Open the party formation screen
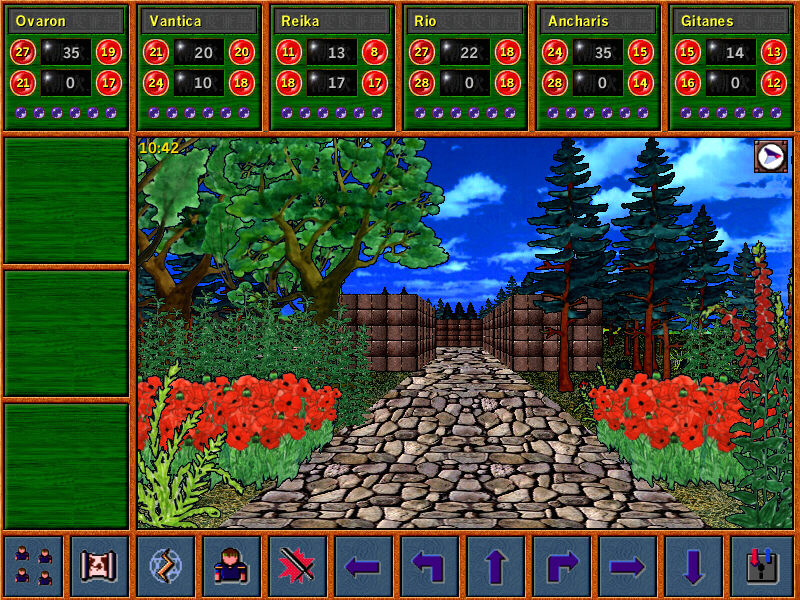Screen dimensions: 800x600 point(34,566)
